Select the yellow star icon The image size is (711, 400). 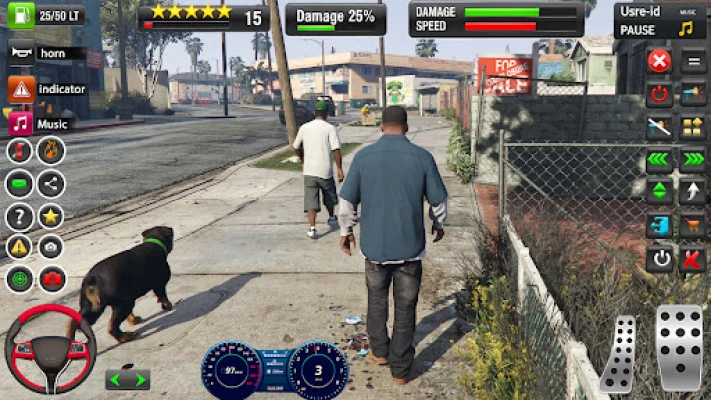(x=51, y=216)
